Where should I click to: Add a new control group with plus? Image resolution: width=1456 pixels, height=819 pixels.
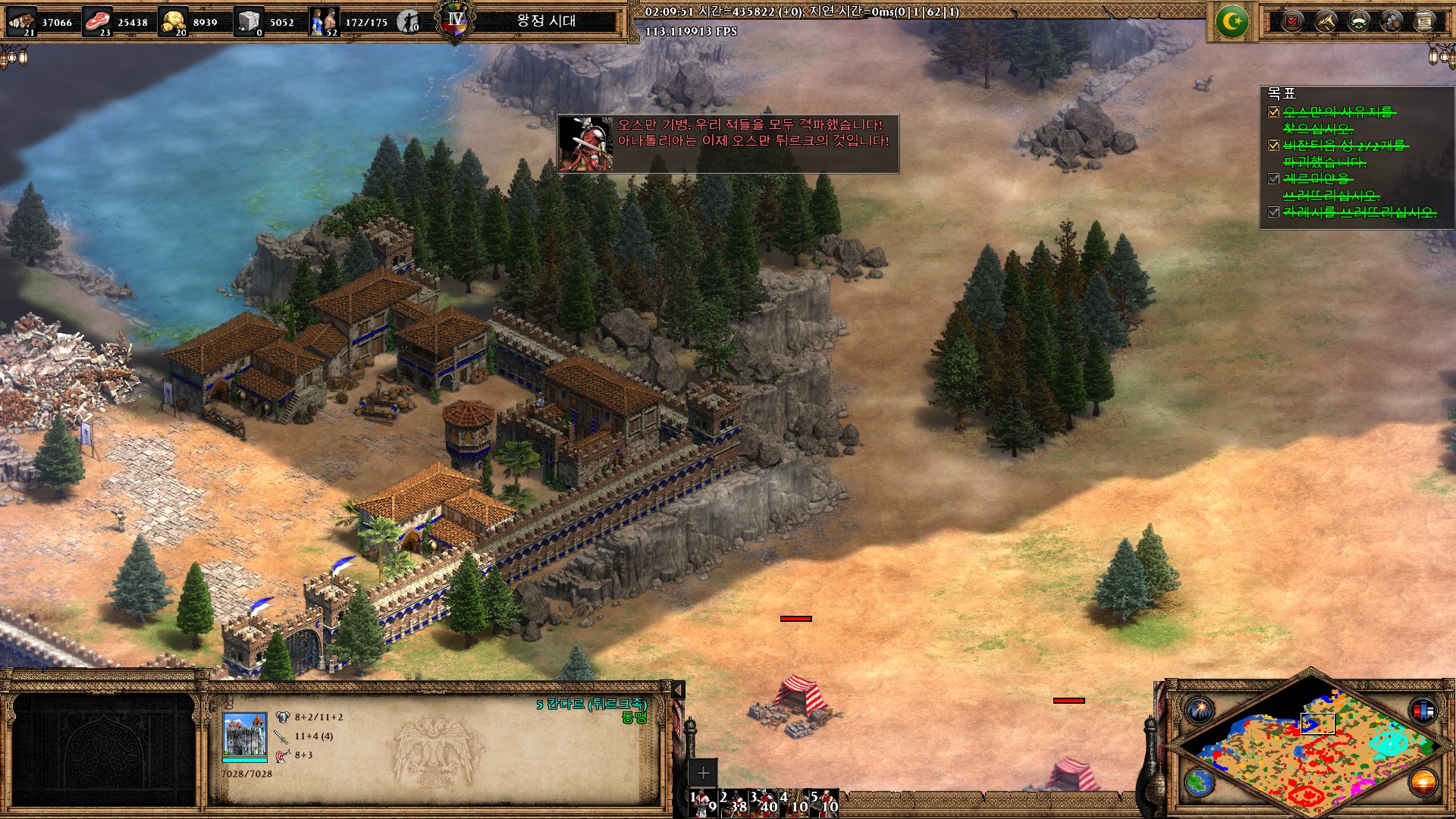(703, 773)
